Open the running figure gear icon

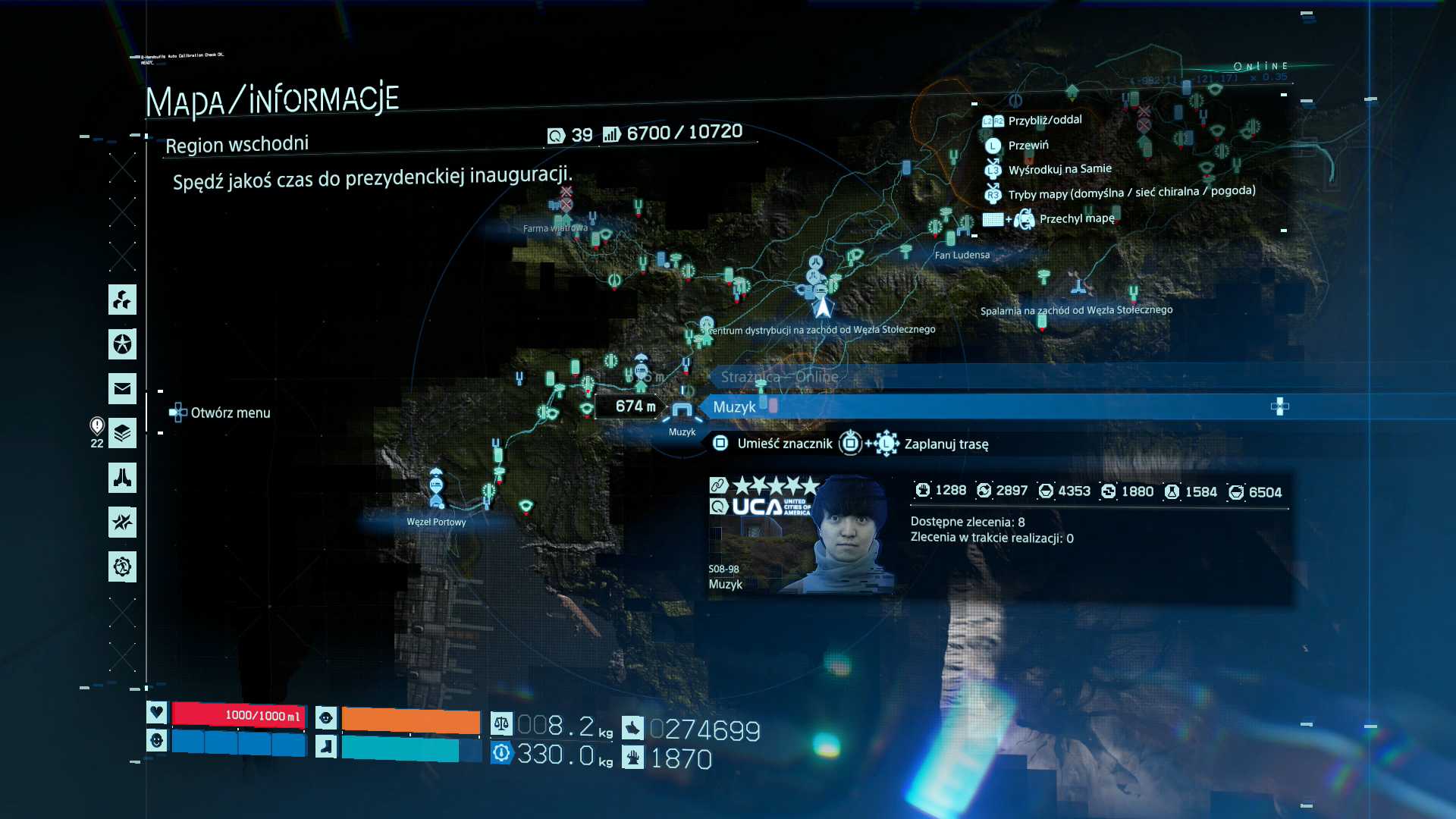(122, 566)
